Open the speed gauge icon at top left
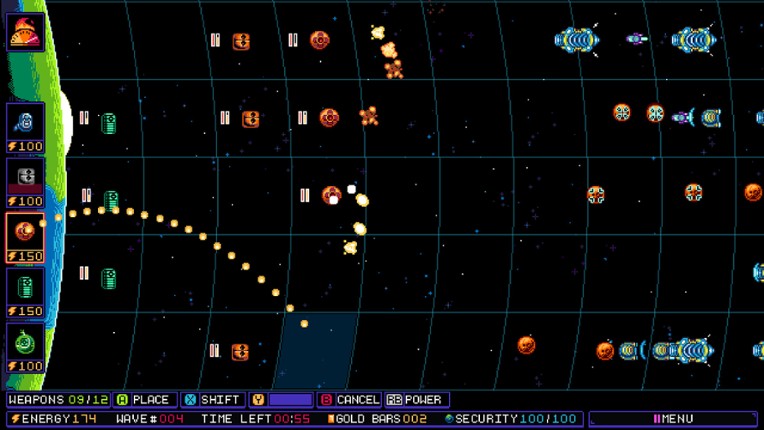This screenshot has width=764, height=430. pos(24,31)
